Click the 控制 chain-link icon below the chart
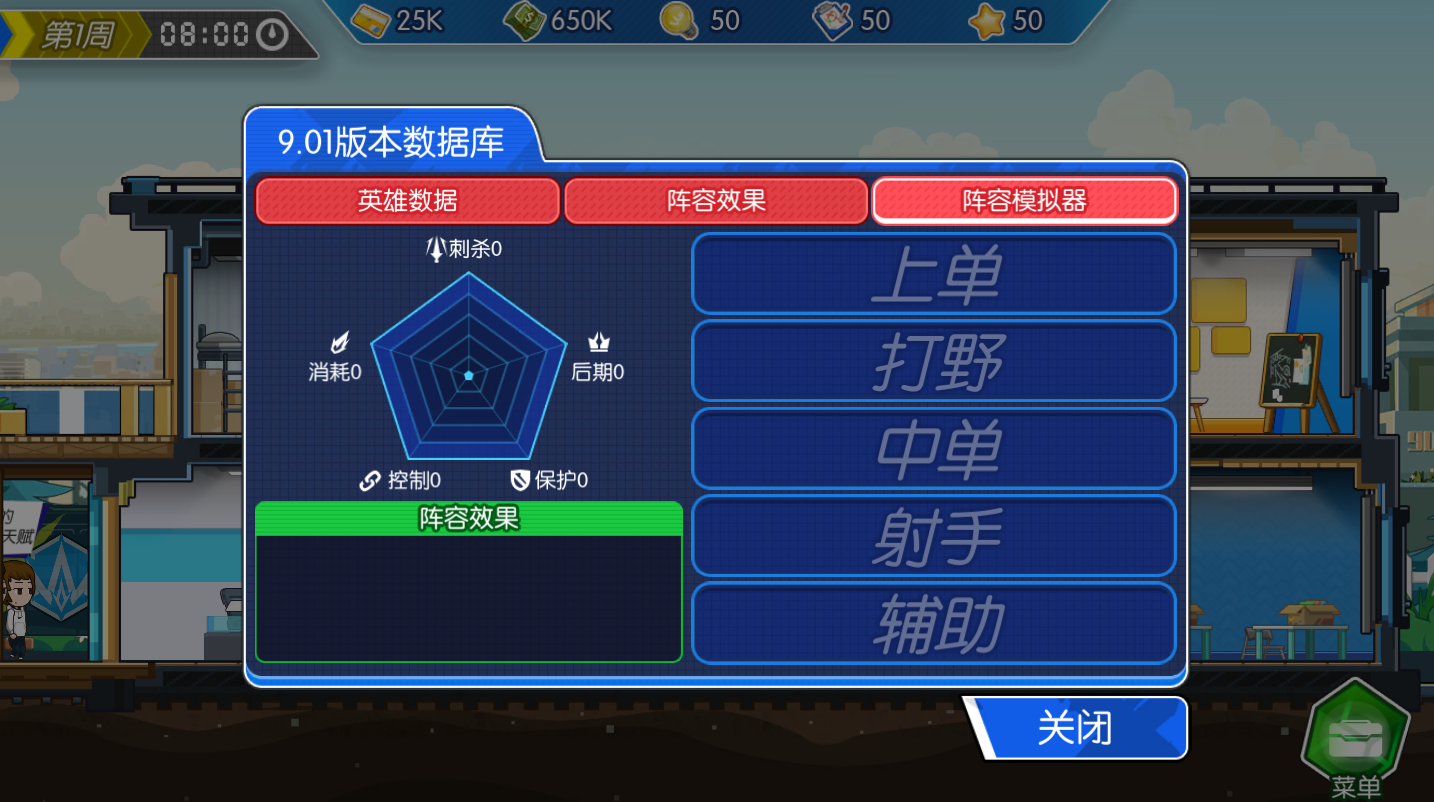This screenshot has width=1434, height=802. coord(369,479)
